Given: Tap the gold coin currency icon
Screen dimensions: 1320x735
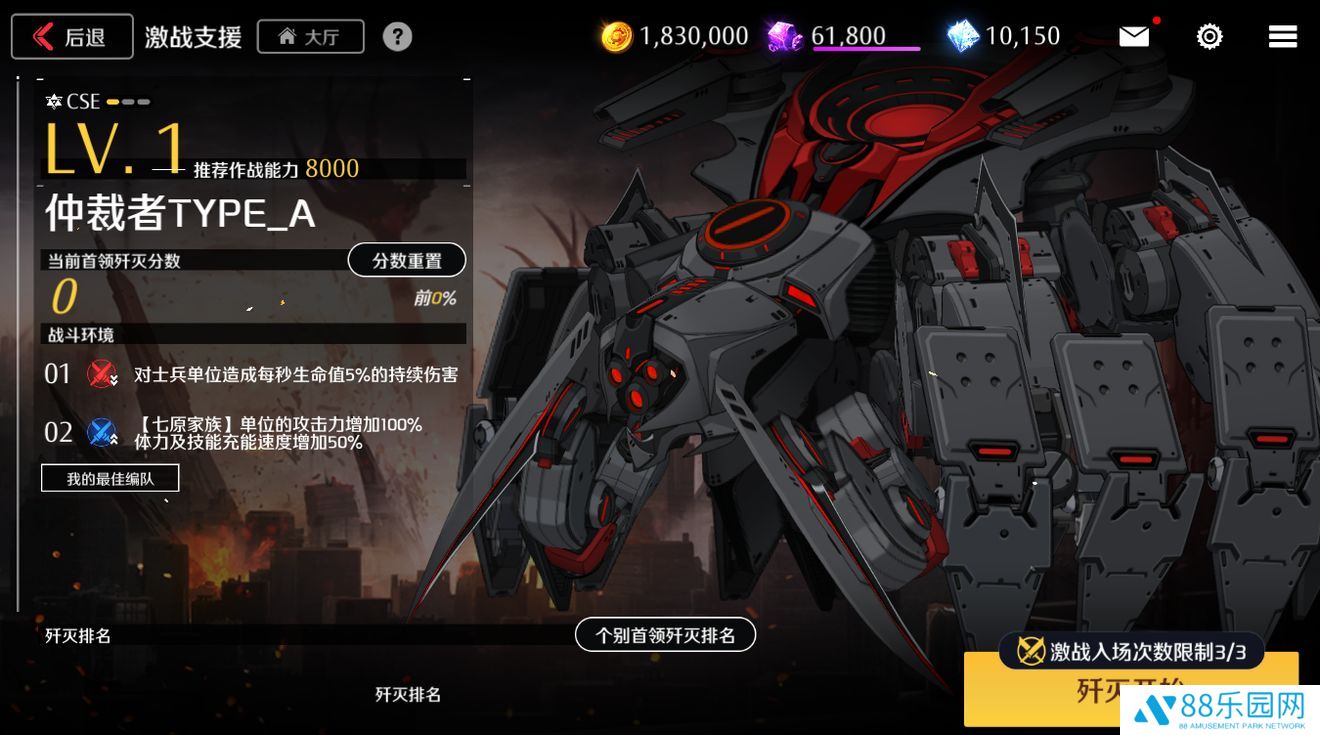Looking at the screenshot, I should click(x=616, y=37).
